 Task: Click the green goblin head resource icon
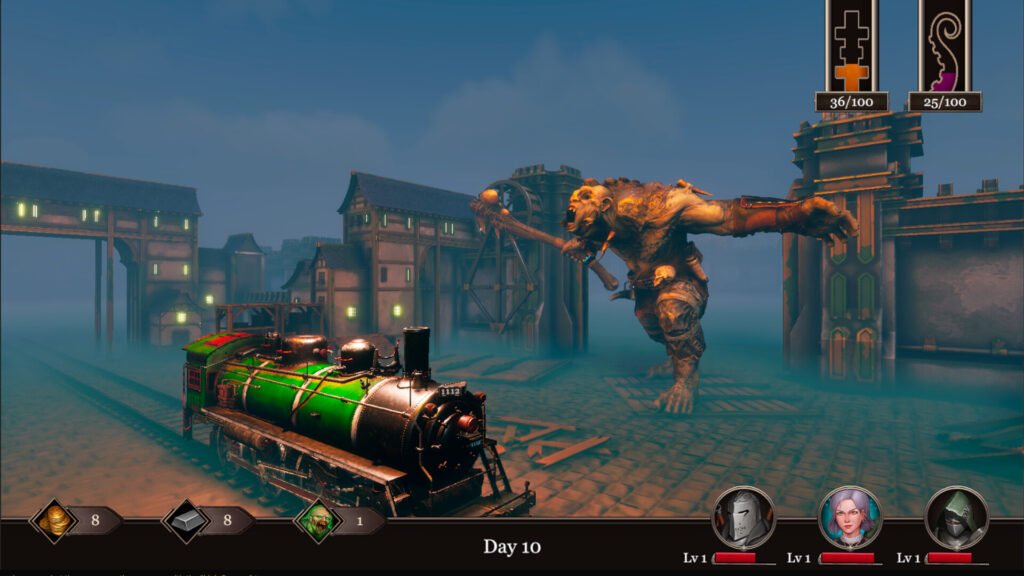pyautogui.click(x=318, y=521)
